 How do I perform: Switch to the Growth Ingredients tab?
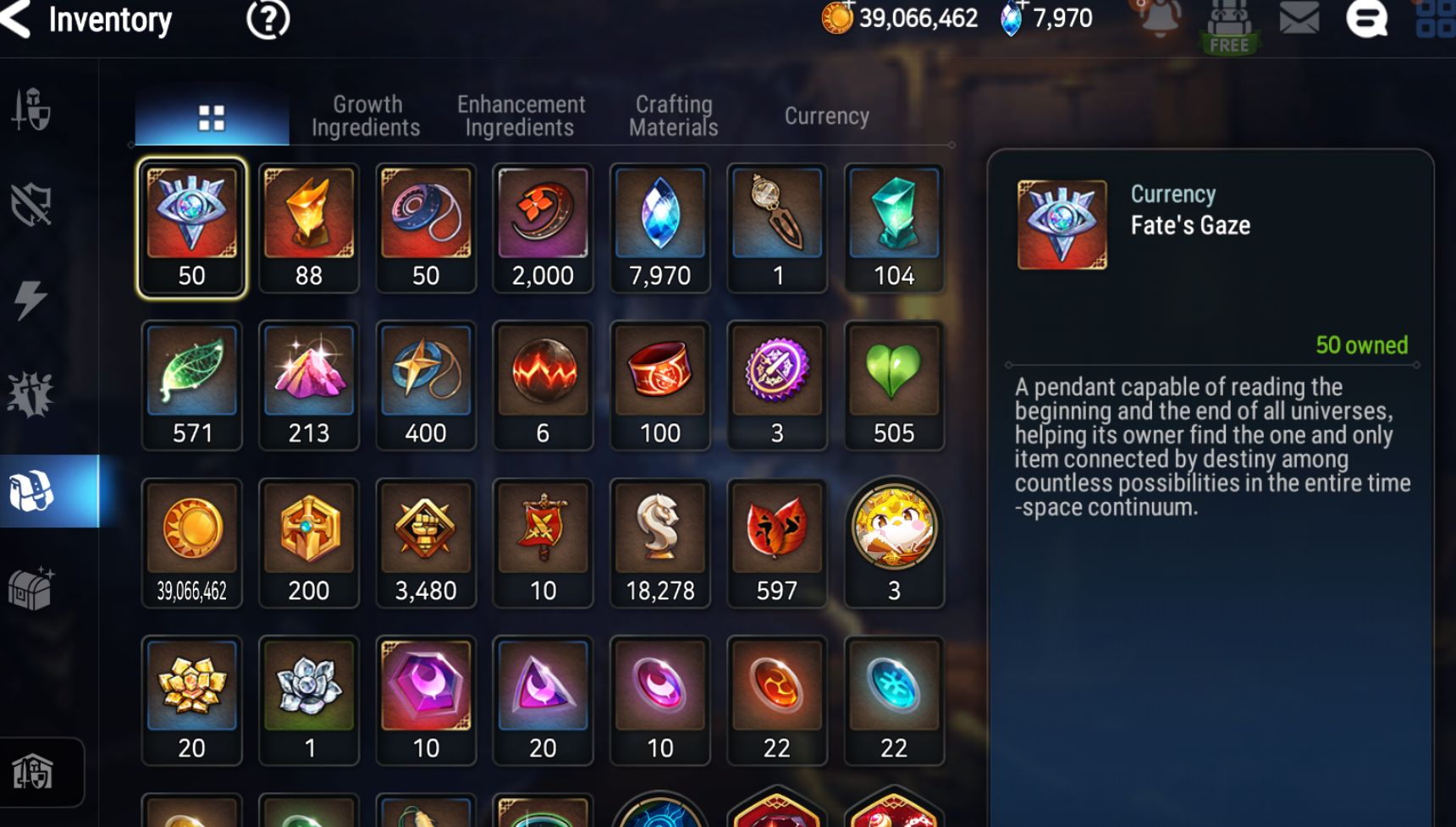(x=366, y=116)
